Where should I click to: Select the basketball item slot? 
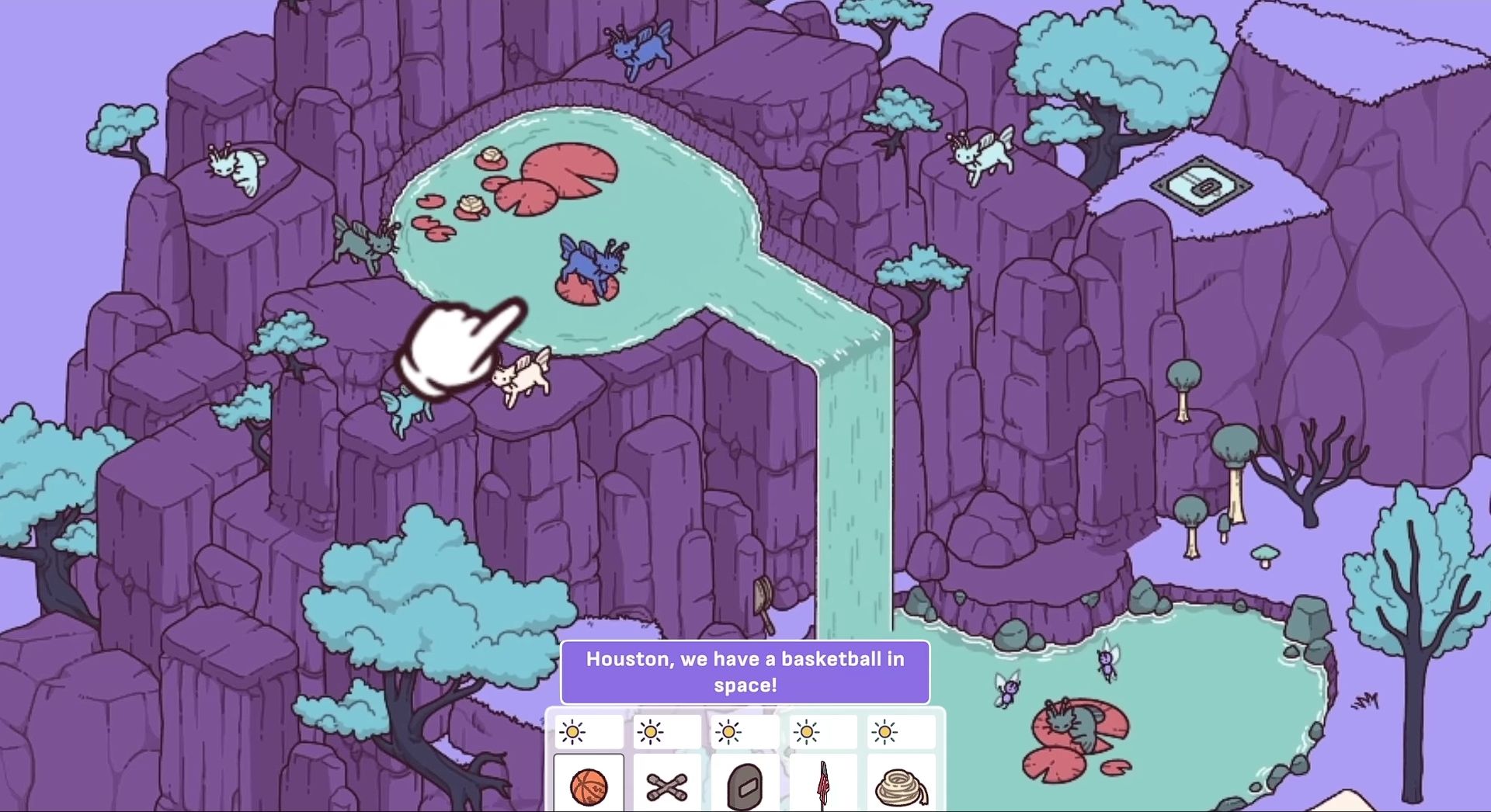click(589, 785)
